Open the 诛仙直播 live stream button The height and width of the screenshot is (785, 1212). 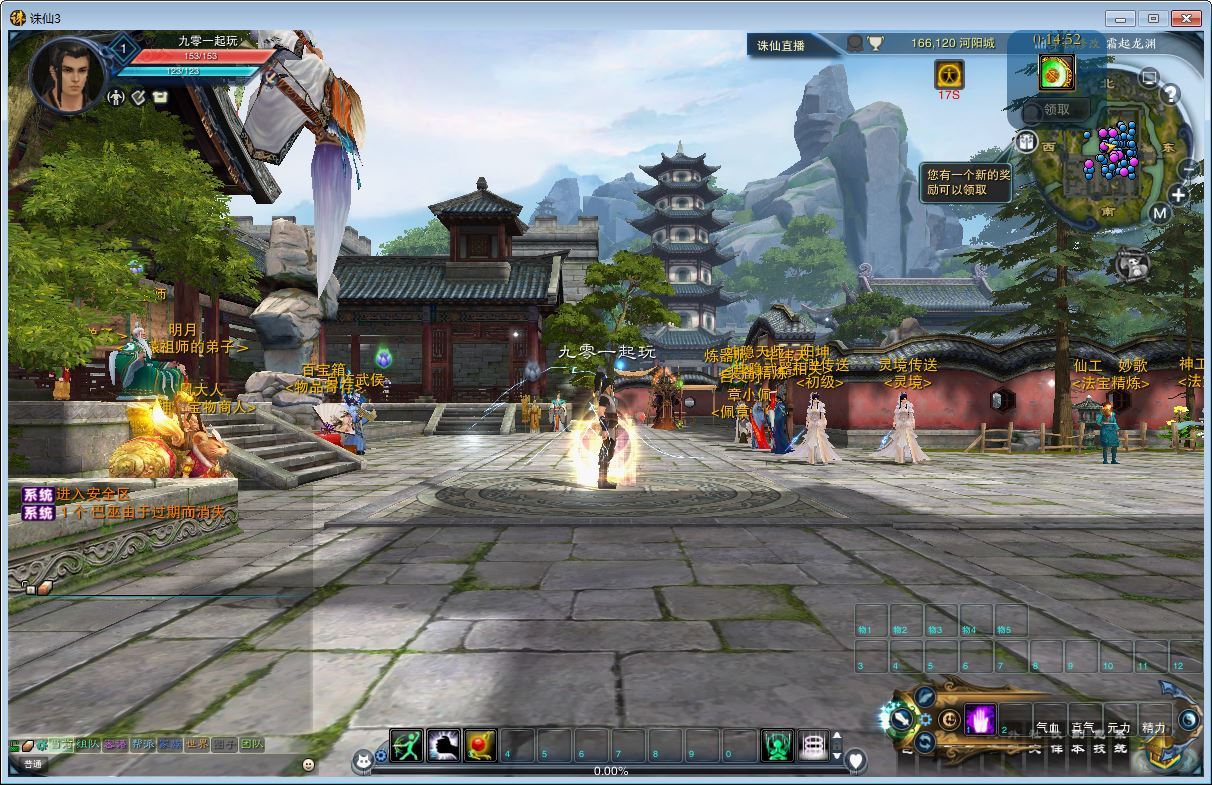pos(780,44)
